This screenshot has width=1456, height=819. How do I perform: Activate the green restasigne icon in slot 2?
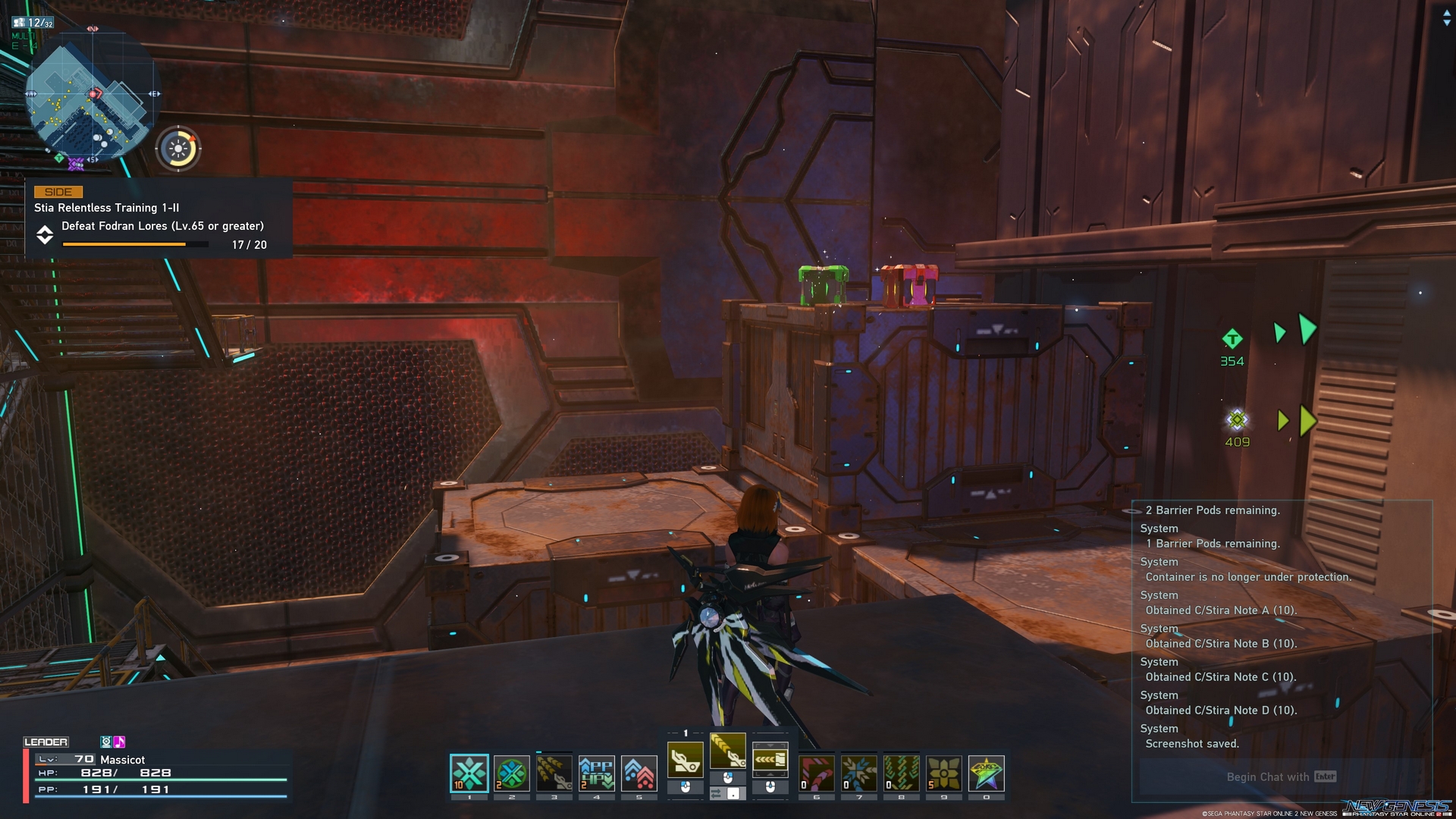(511, 773)
